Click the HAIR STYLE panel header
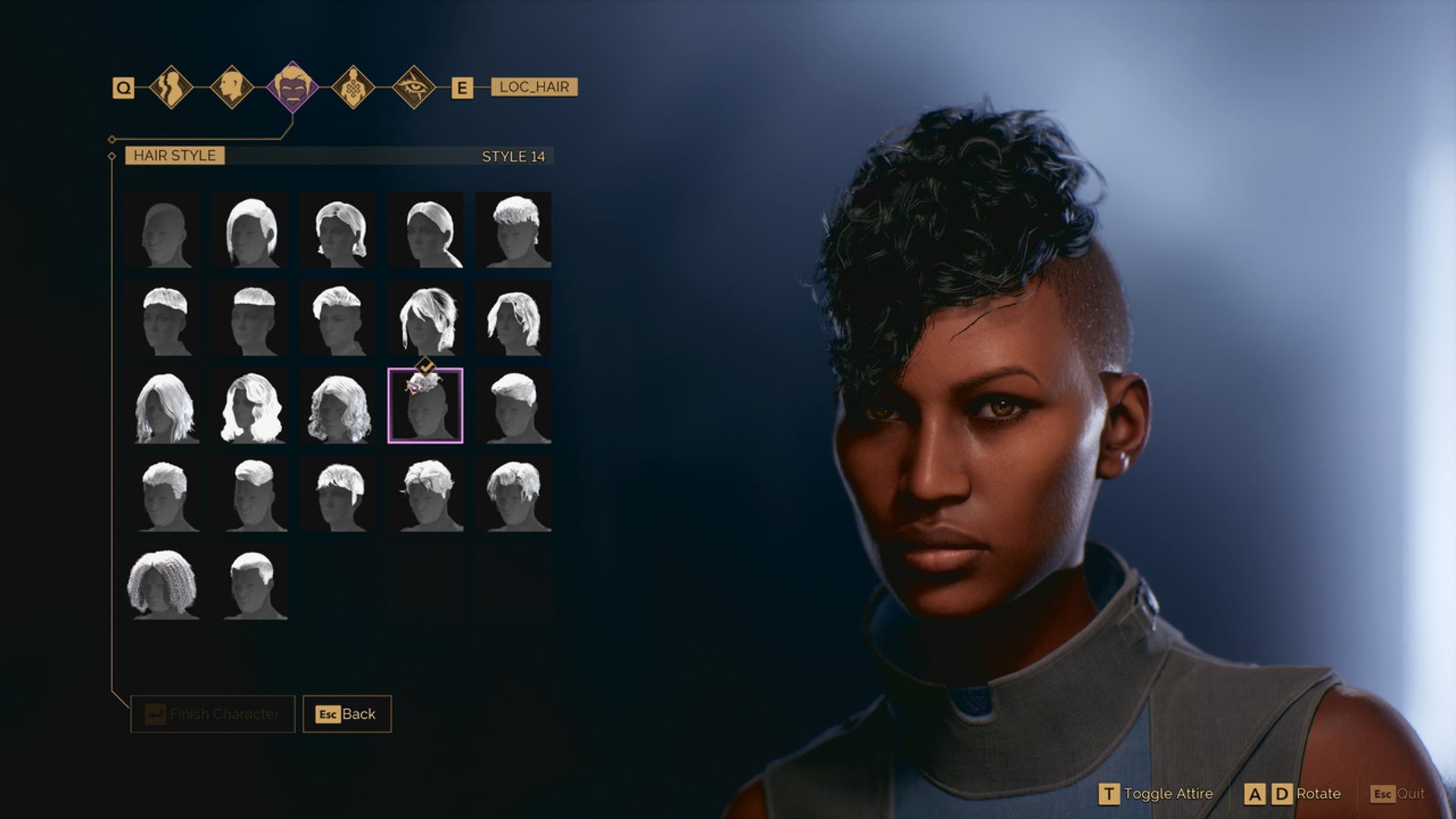Screen dimensions: 1456x819 (x=175, y=156)
